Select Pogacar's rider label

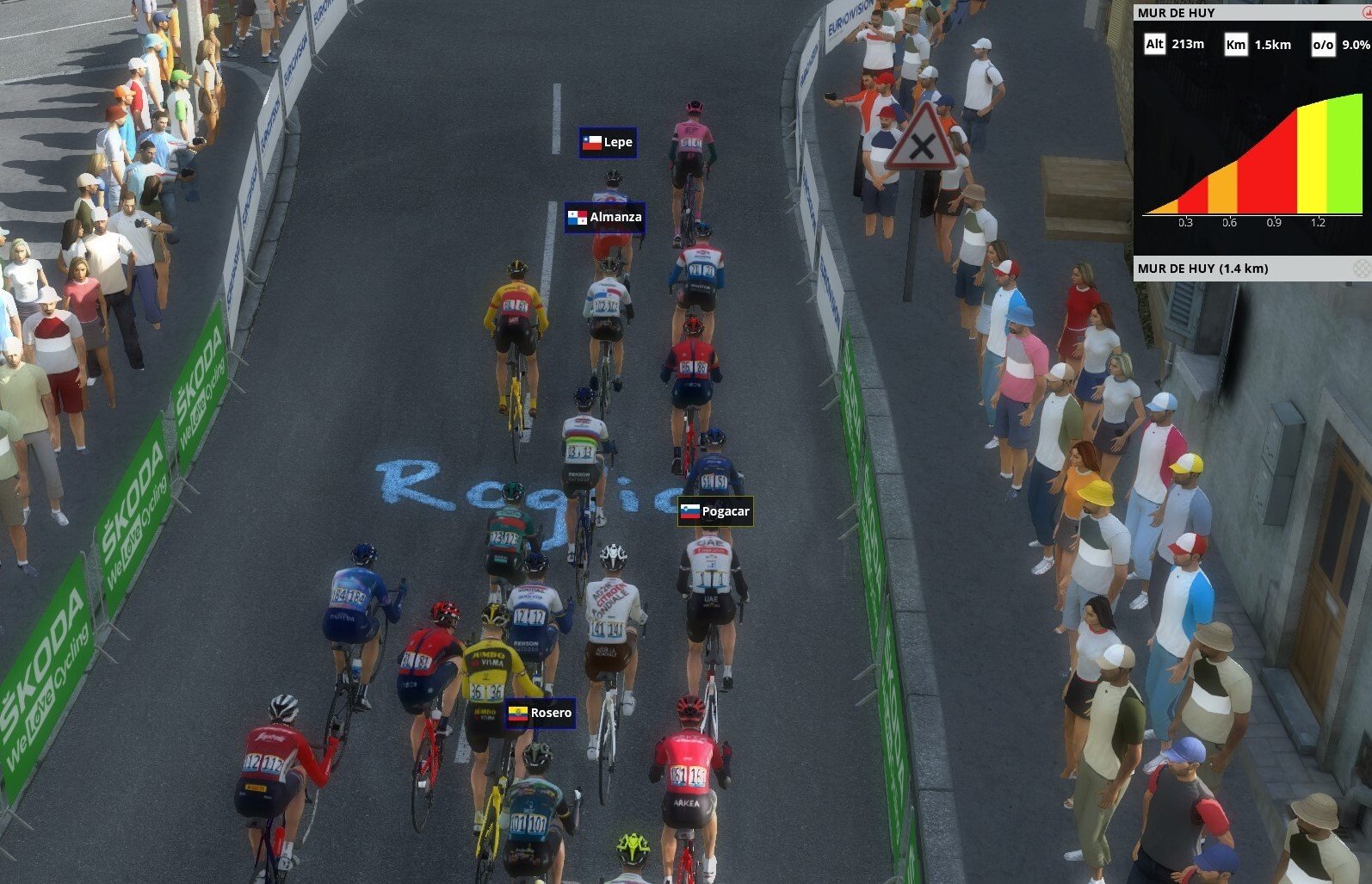pos(715,511)
